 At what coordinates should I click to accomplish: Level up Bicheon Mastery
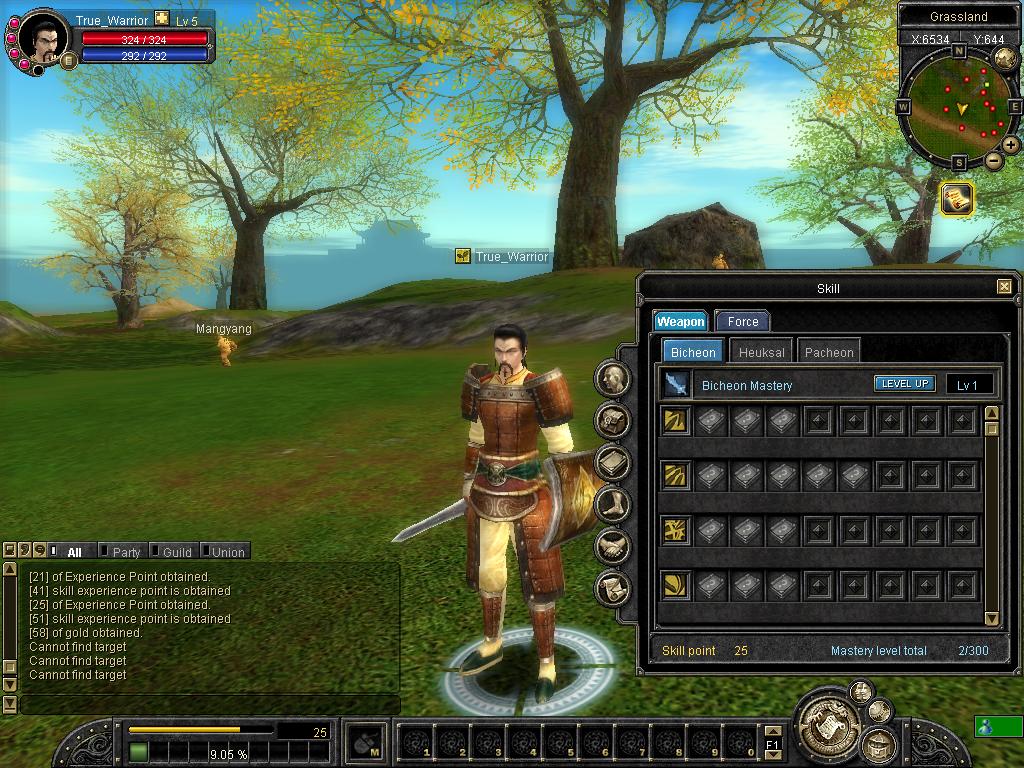tap(905, 384)
